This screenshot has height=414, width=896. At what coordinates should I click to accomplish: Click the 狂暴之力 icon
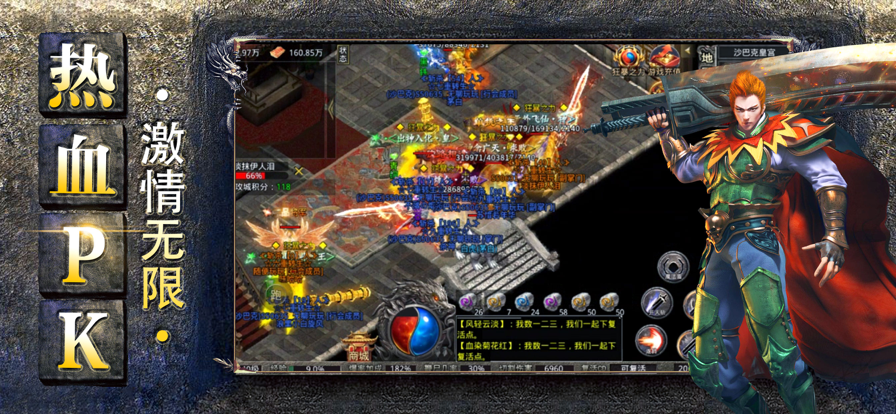(x=629, y=59)
